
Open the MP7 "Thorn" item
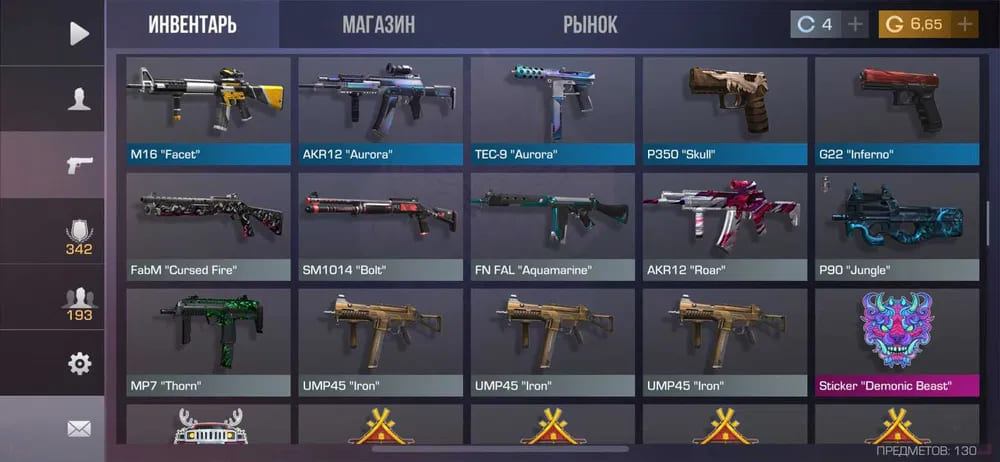pyautogui.click(x=209, y=340)
